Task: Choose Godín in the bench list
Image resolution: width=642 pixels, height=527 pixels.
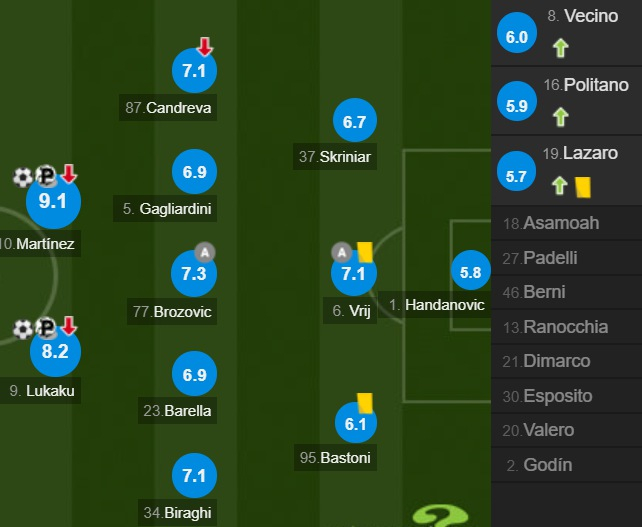Action: pos(566,465)
